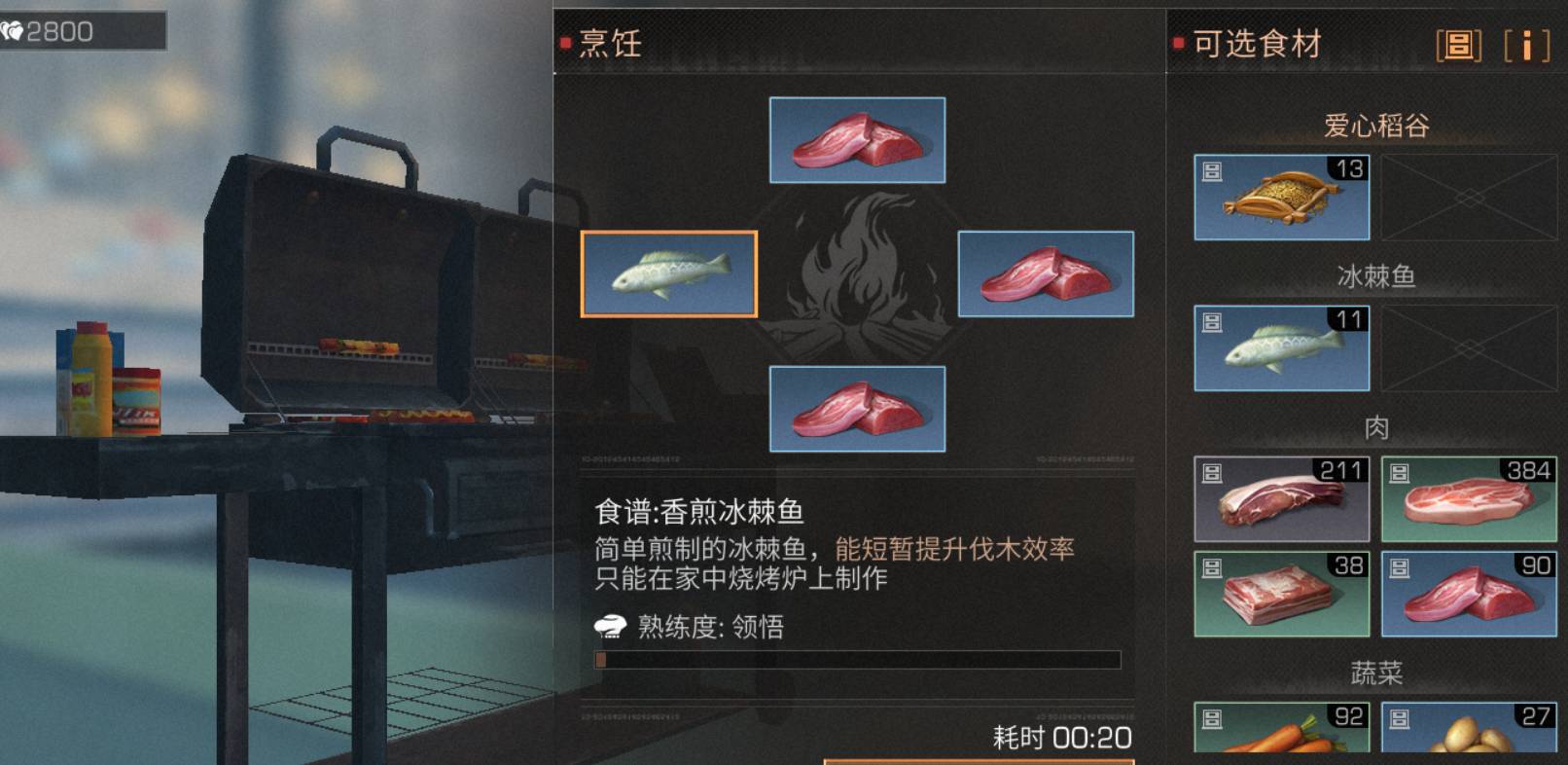The image size is (1568, 765).
Task: Select the top meat slot in the recipe
Action: pyautogui.click(x=856, y=140)
